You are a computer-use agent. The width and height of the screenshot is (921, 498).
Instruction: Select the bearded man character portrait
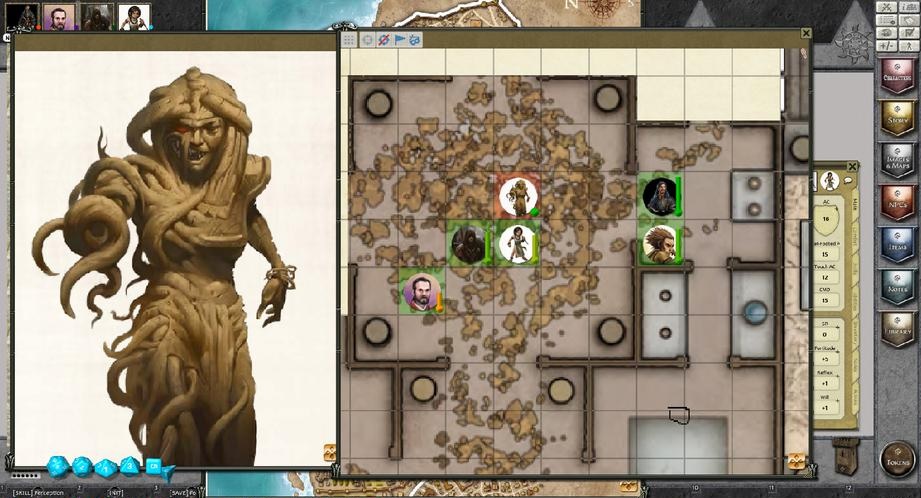pyautogui.click(x=58, y=16)
